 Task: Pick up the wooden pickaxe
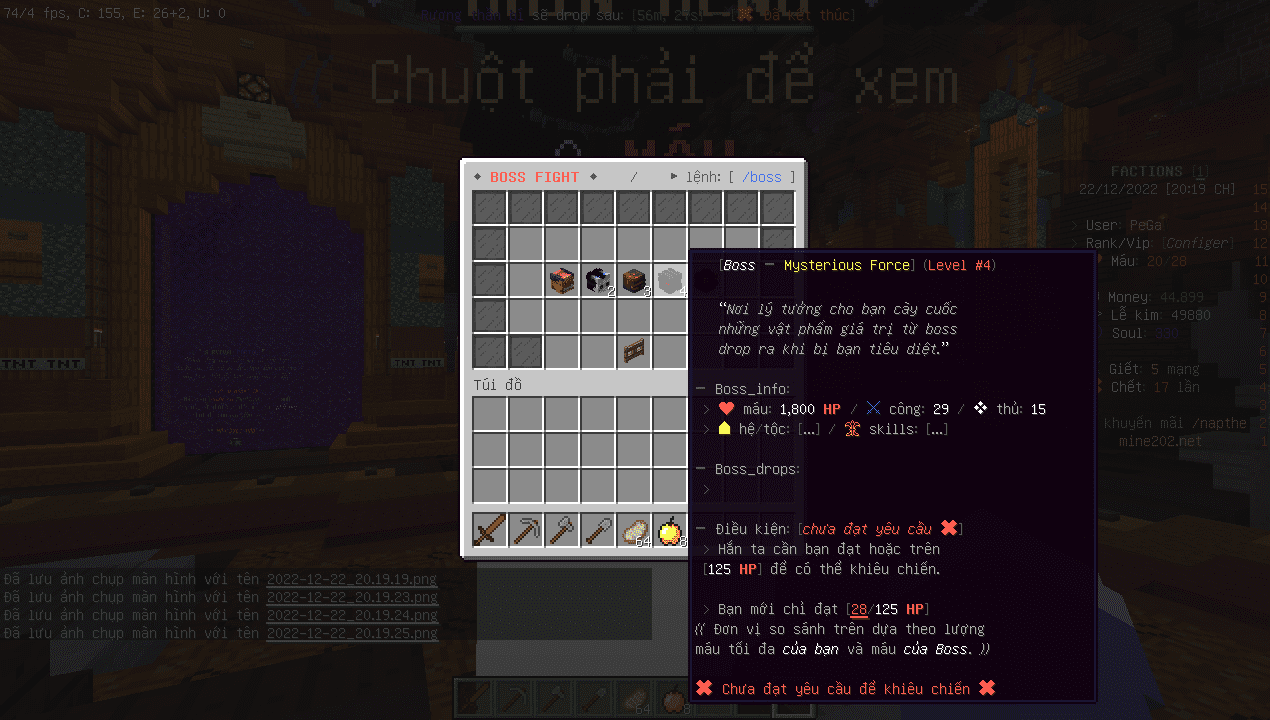tap(526, 529)
